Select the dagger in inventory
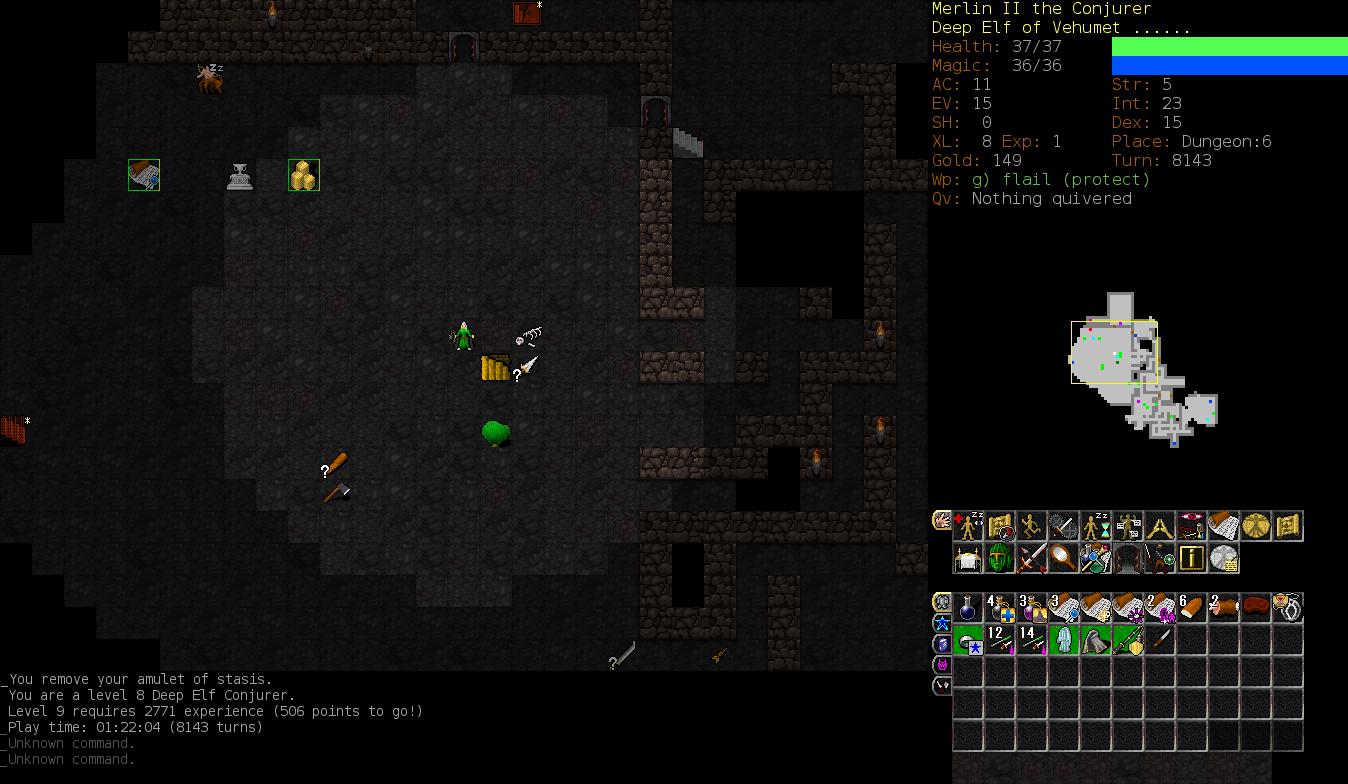1348x784 pixels. tap(1160, 640)
